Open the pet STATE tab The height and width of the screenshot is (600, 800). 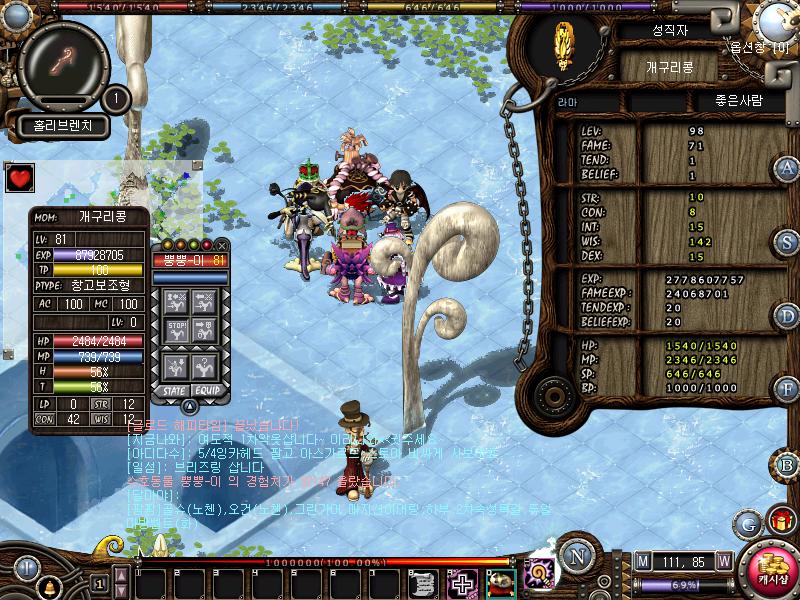pyautogui.click(x=175, y=389)
